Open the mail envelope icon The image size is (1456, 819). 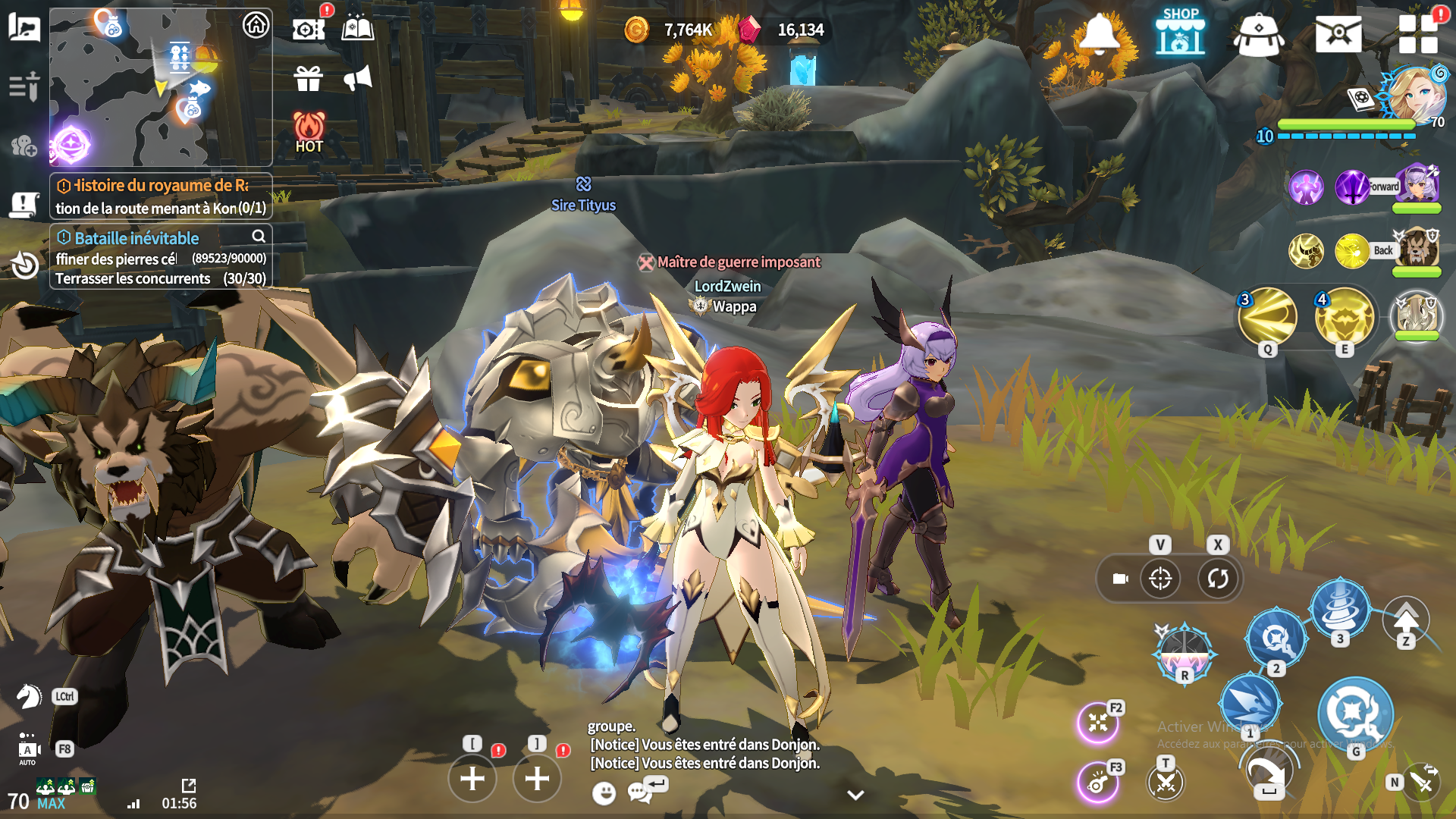[x=1338, y=34]
